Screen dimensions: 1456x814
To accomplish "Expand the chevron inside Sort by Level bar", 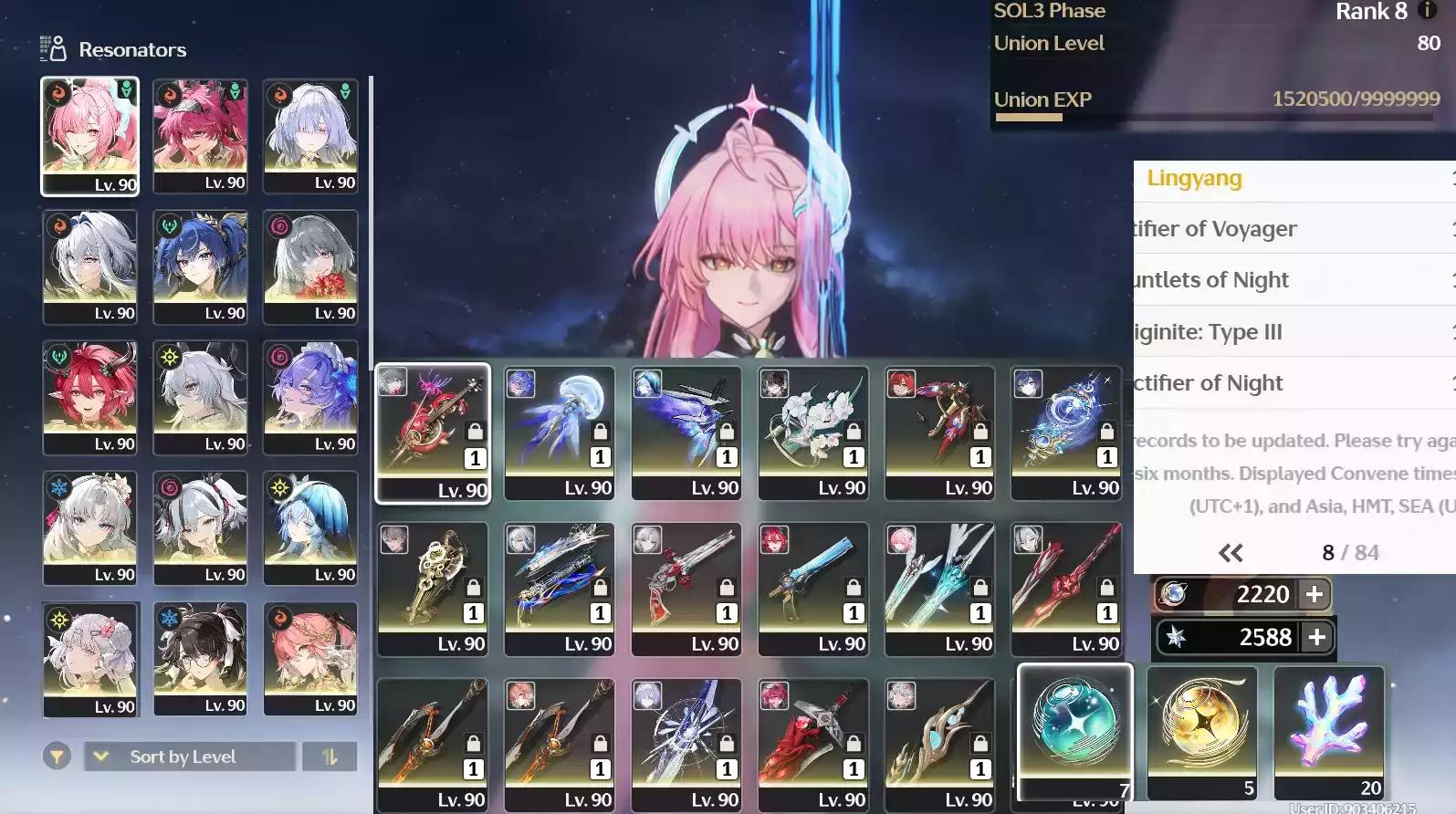I will 100,757.
